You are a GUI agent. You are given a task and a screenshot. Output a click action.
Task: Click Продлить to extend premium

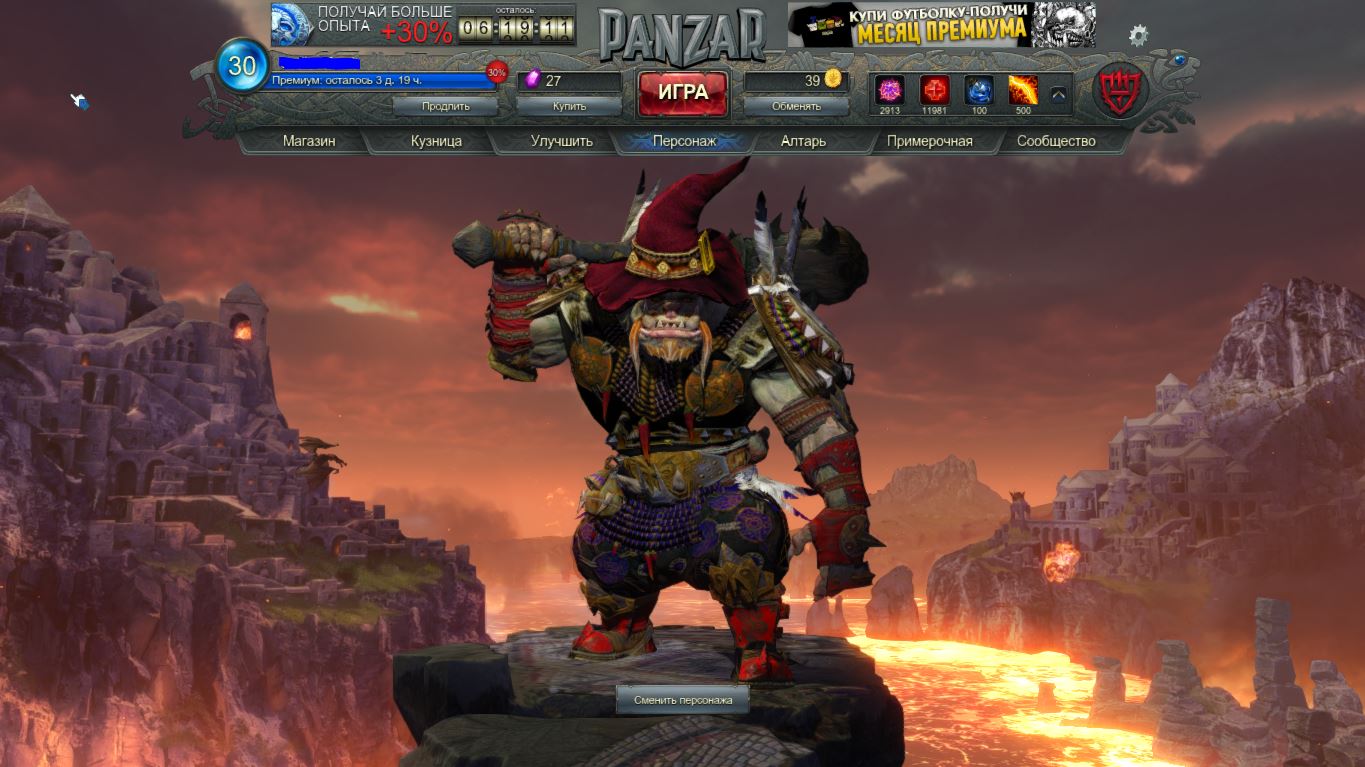(446, 106)
